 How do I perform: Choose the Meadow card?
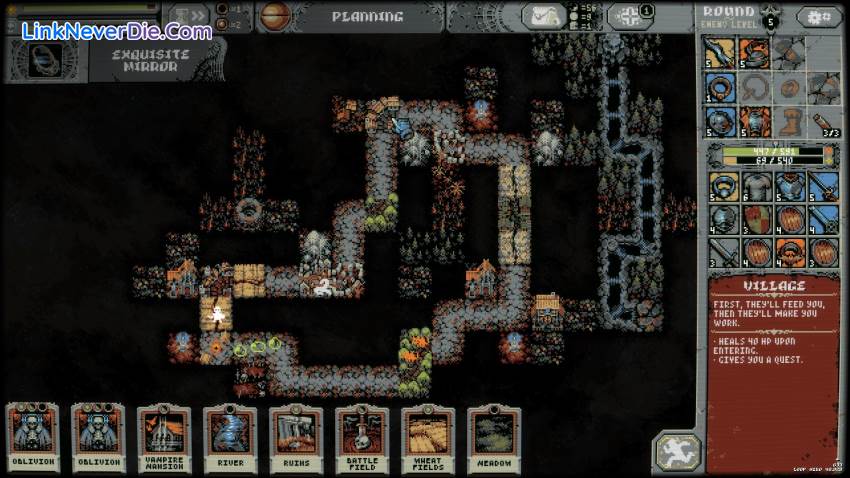(x=494, y=437)
